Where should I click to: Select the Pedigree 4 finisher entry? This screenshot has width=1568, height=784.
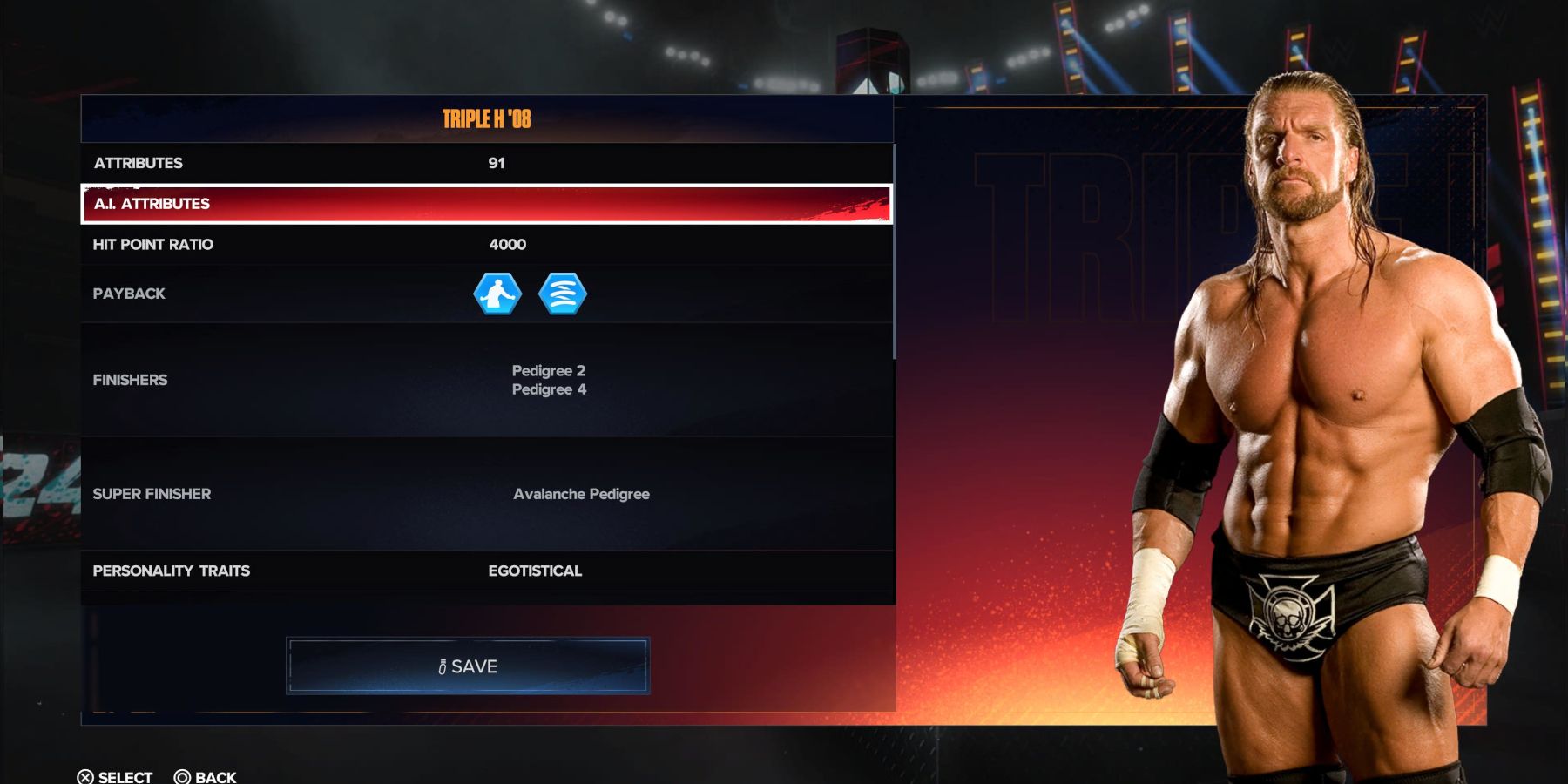coord(548,389)
